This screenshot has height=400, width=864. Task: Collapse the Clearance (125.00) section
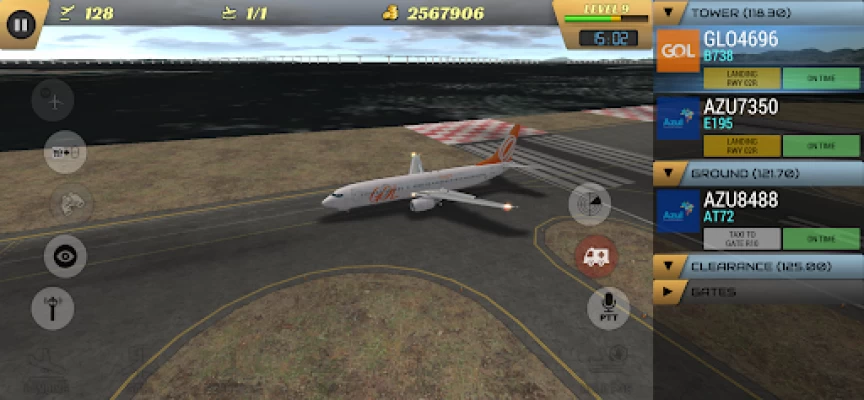coord(667,266)
